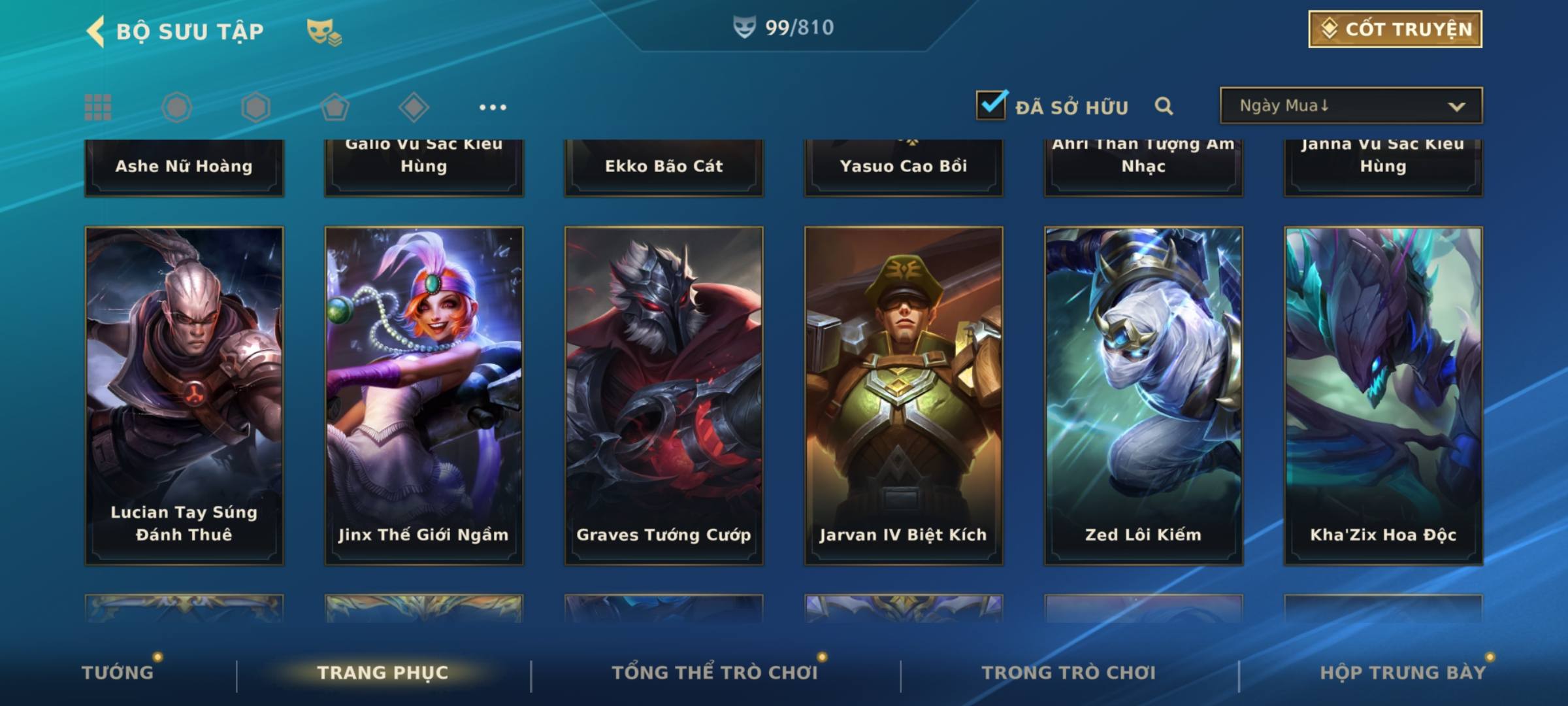Expand the Ngày Mua sort dropdown

pyautogui.click(x=1350, y=106)
